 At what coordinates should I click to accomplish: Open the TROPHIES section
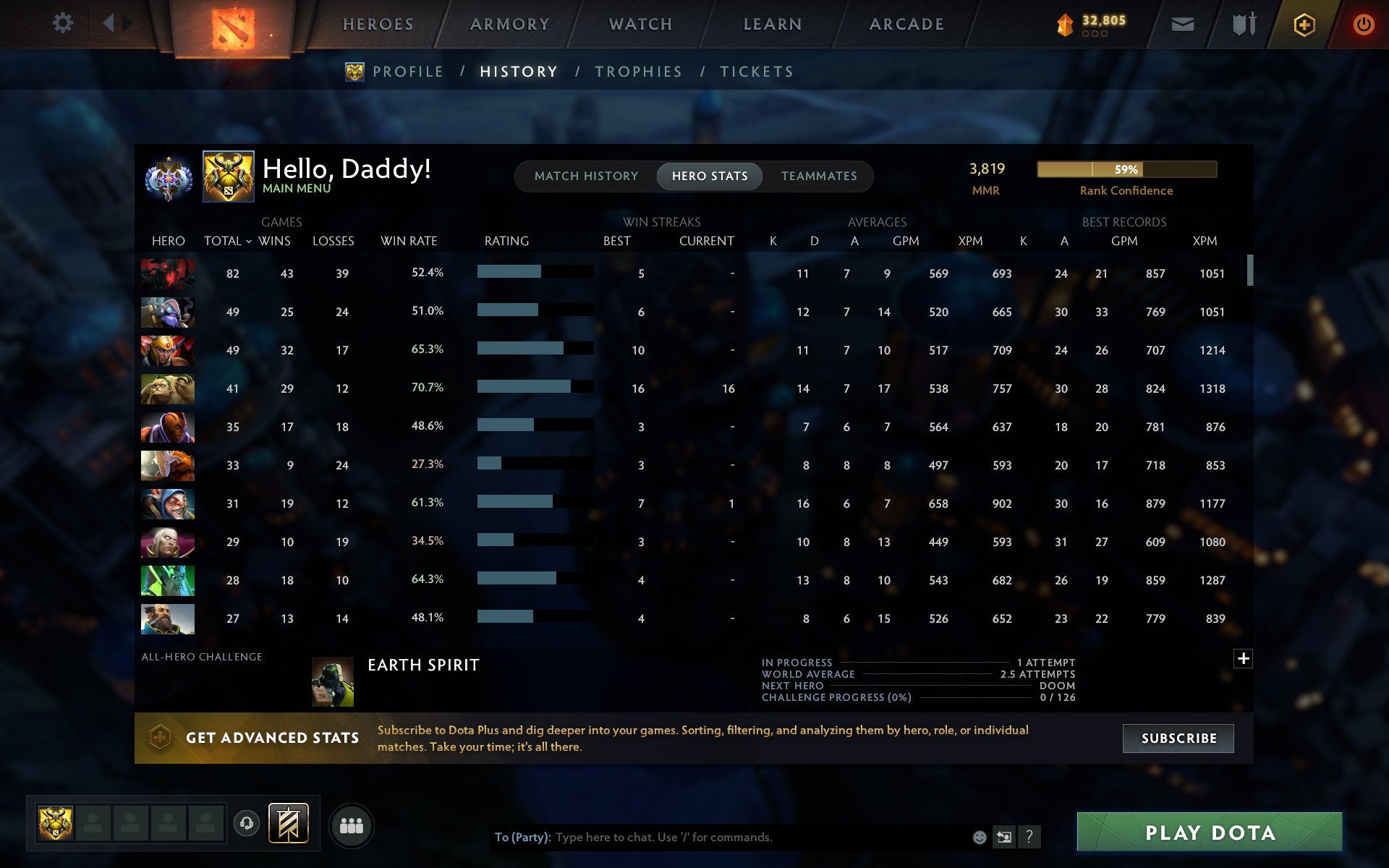point(638,71)
